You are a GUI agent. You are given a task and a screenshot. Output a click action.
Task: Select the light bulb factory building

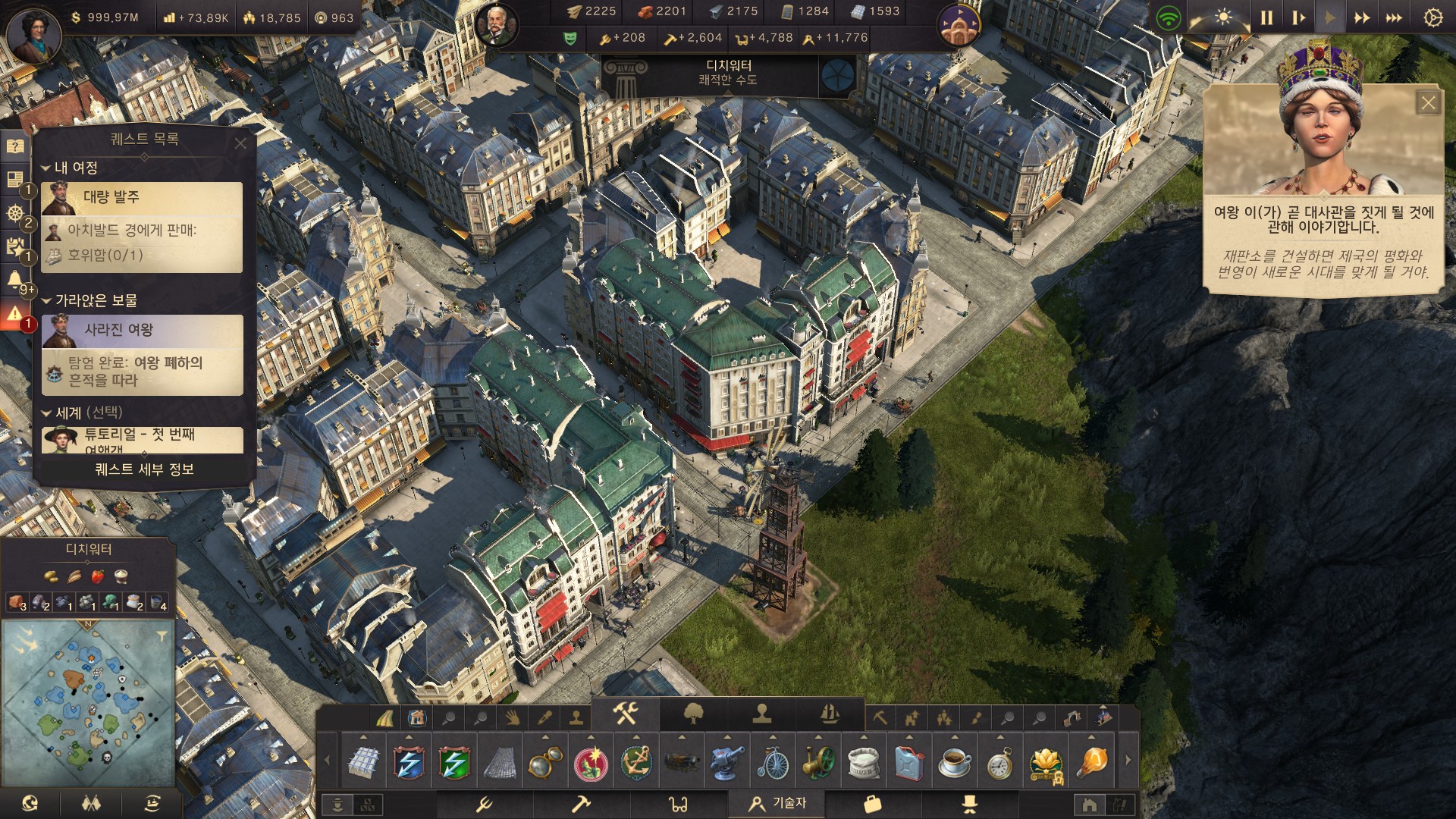(x=1092, y=763)
